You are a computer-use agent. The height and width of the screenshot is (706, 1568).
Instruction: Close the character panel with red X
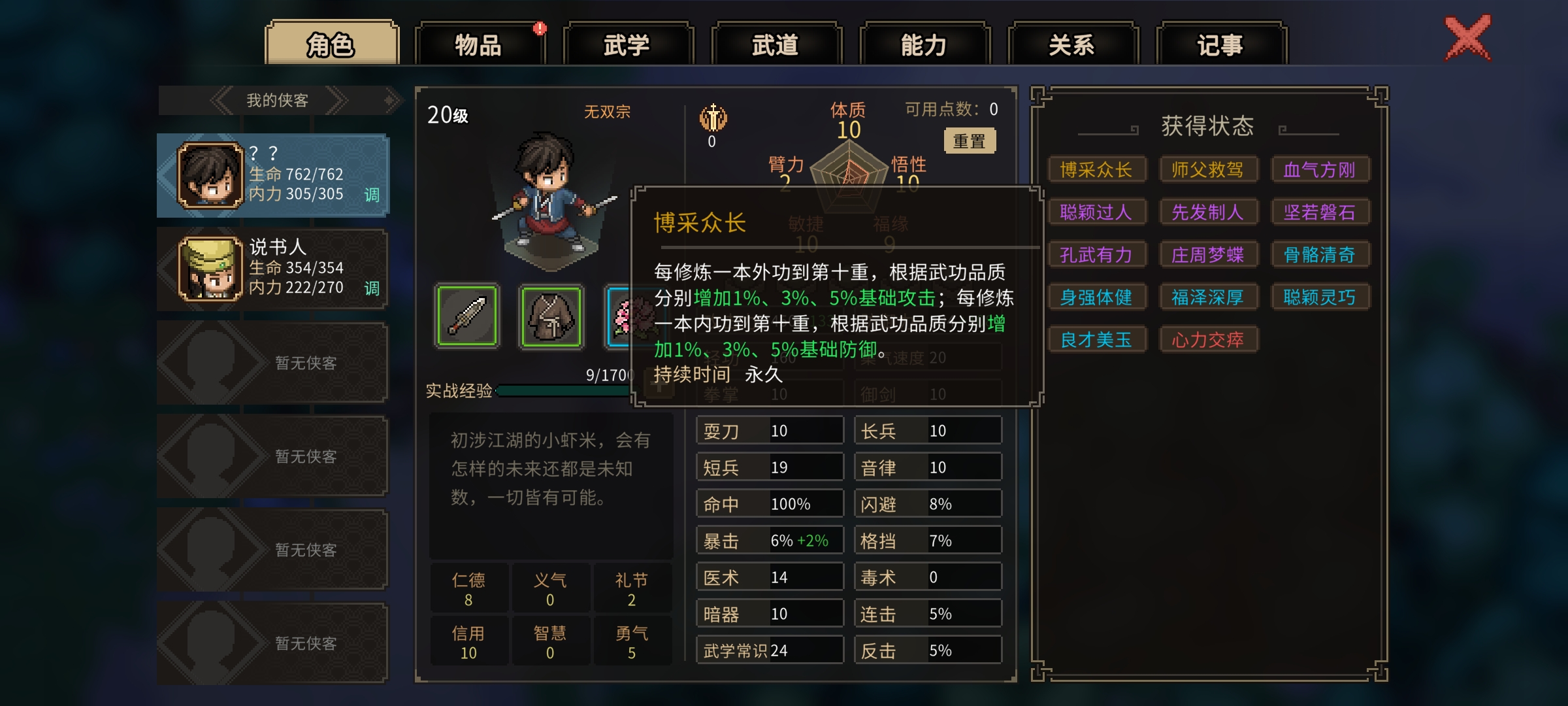[1467, 38]
